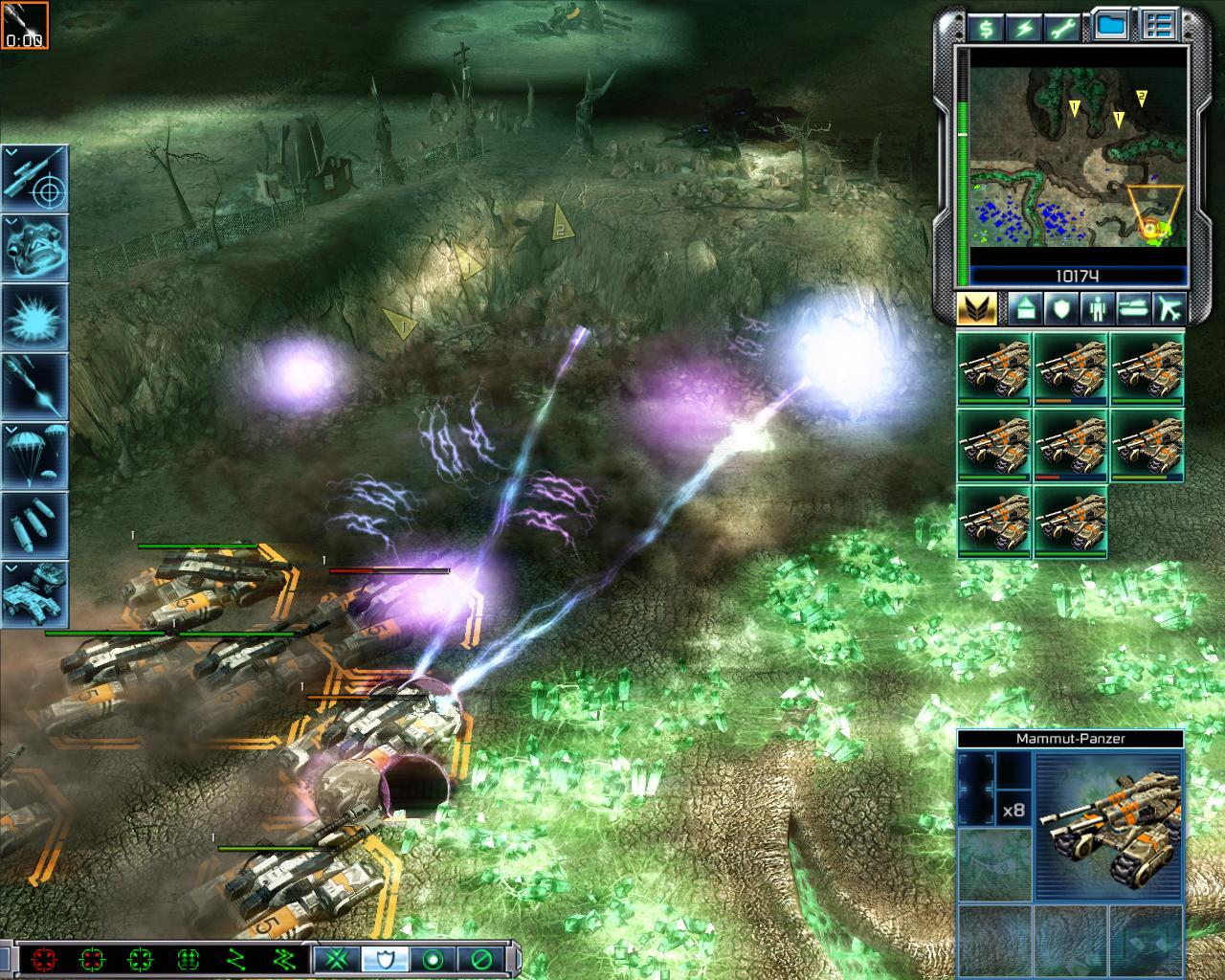Call in the vehicle reinforcements power
The width and height of the screenshot is (1225, 980).
(x=35, y=591)
